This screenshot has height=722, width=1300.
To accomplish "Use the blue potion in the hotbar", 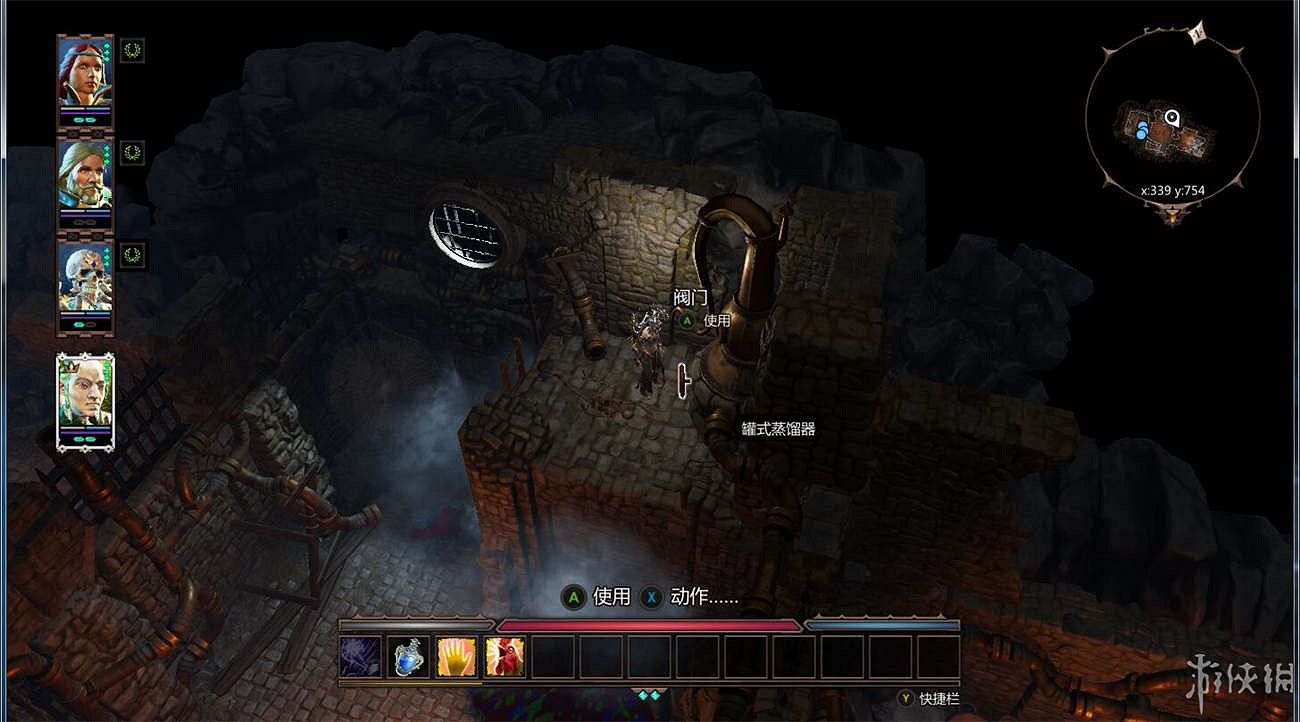I will tap(409, 657).
